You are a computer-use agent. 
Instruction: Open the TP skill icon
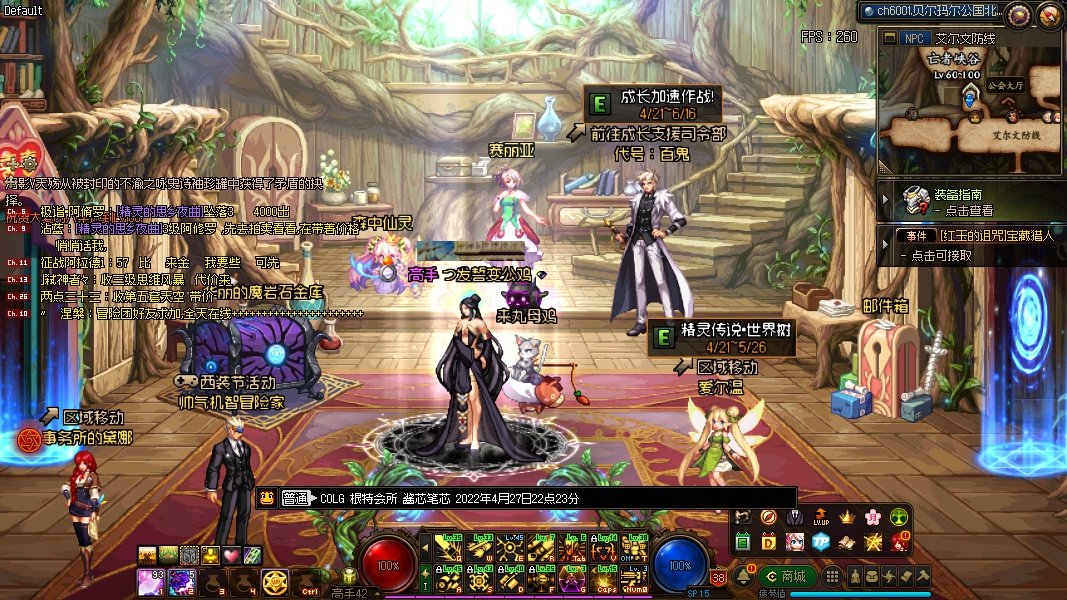pos(821,542)
